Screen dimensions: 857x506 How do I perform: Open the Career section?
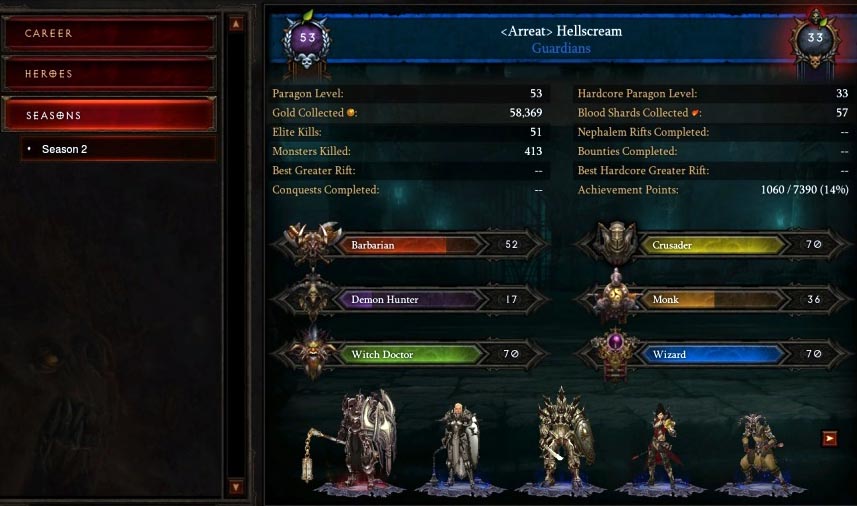pos(109,33)
